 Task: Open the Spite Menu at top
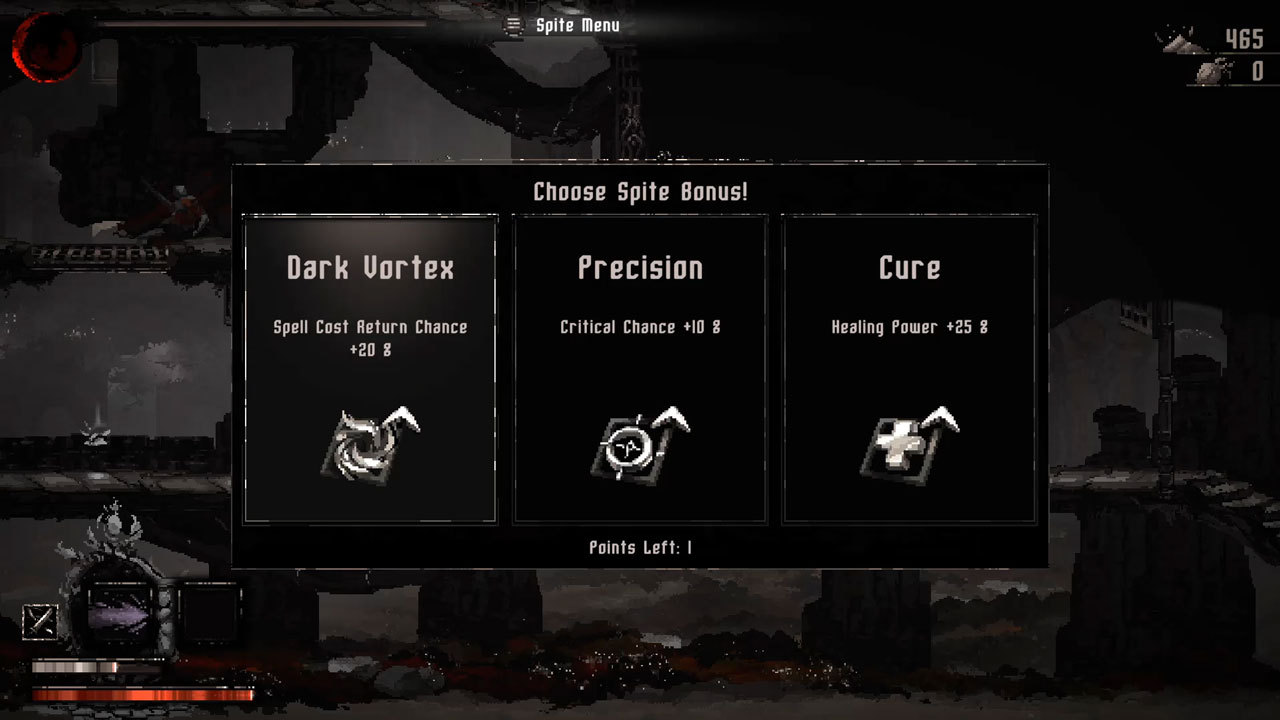[563, 25]
